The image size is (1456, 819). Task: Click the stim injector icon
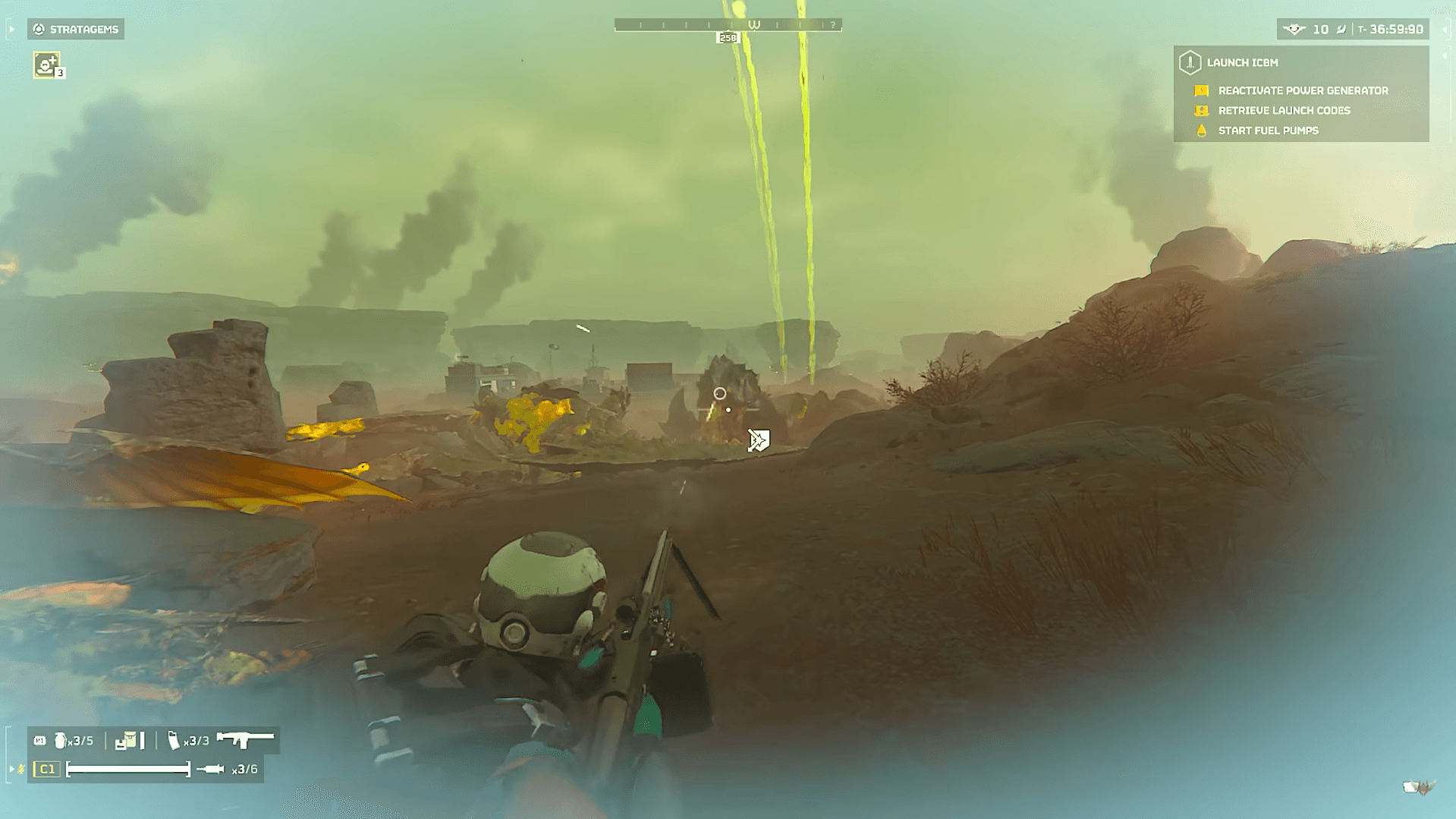[210, 770]
